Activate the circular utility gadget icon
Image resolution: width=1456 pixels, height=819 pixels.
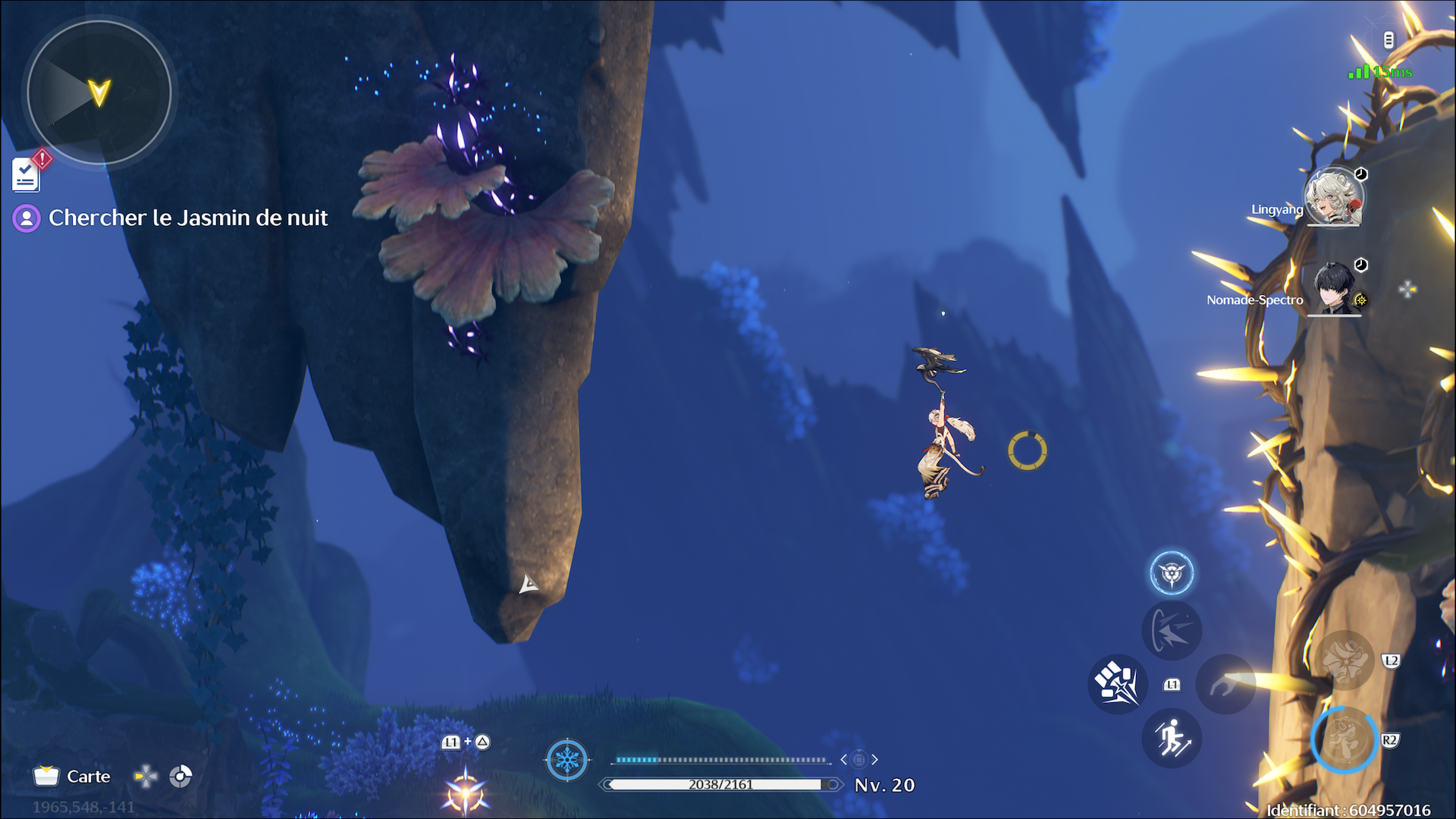(x=1172, y=573)
